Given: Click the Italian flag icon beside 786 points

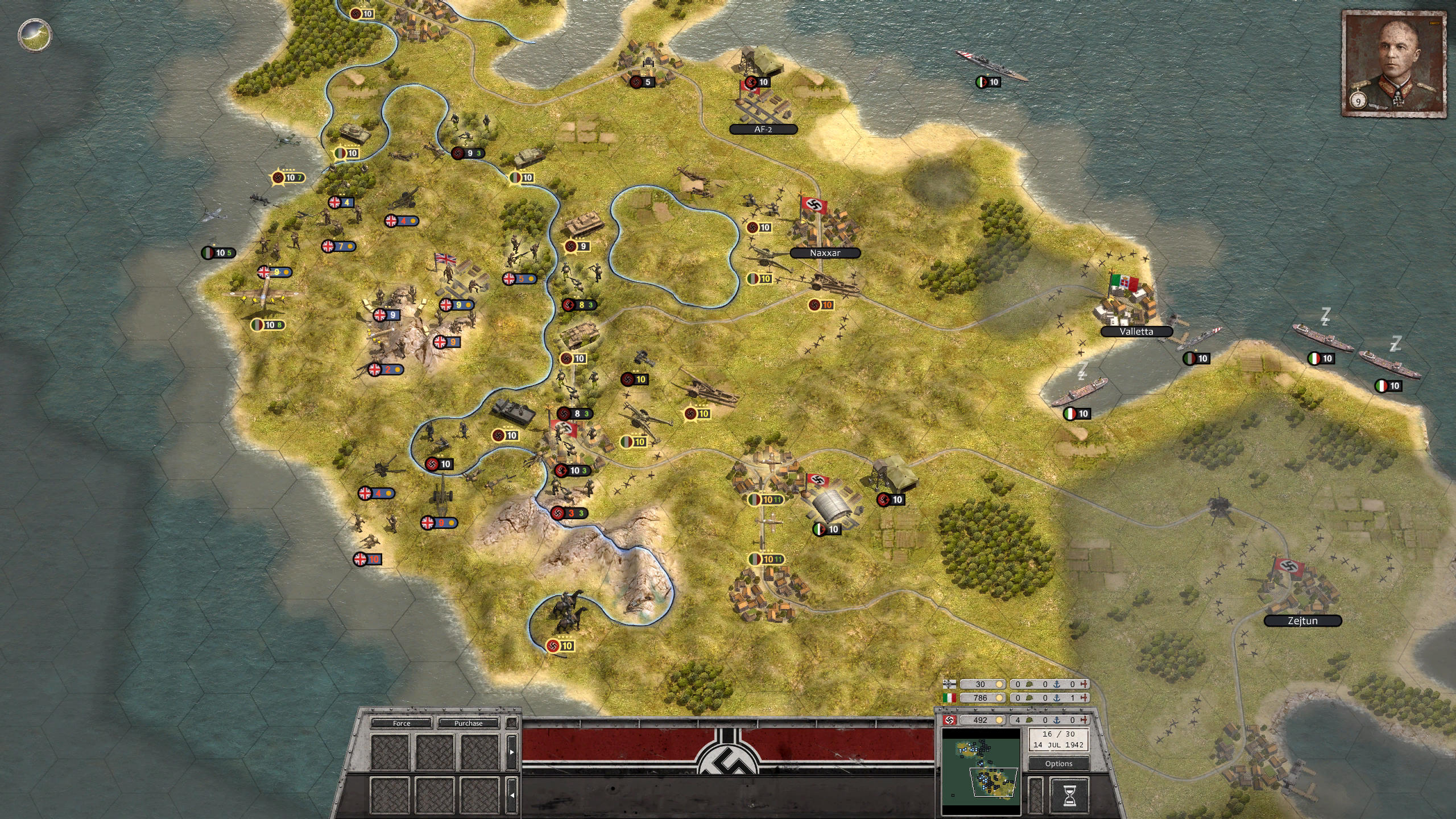Looking at the screenshot, I should [950, 698].
